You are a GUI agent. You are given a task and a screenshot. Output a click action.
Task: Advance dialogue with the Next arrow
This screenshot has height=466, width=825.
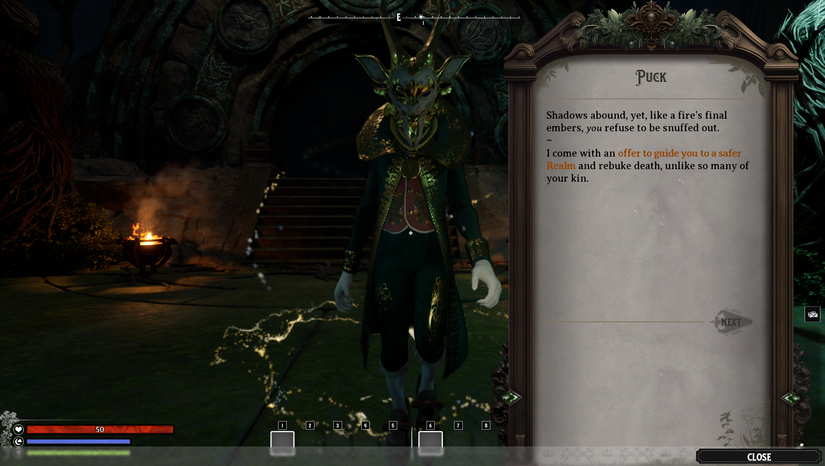coord(732,322)
